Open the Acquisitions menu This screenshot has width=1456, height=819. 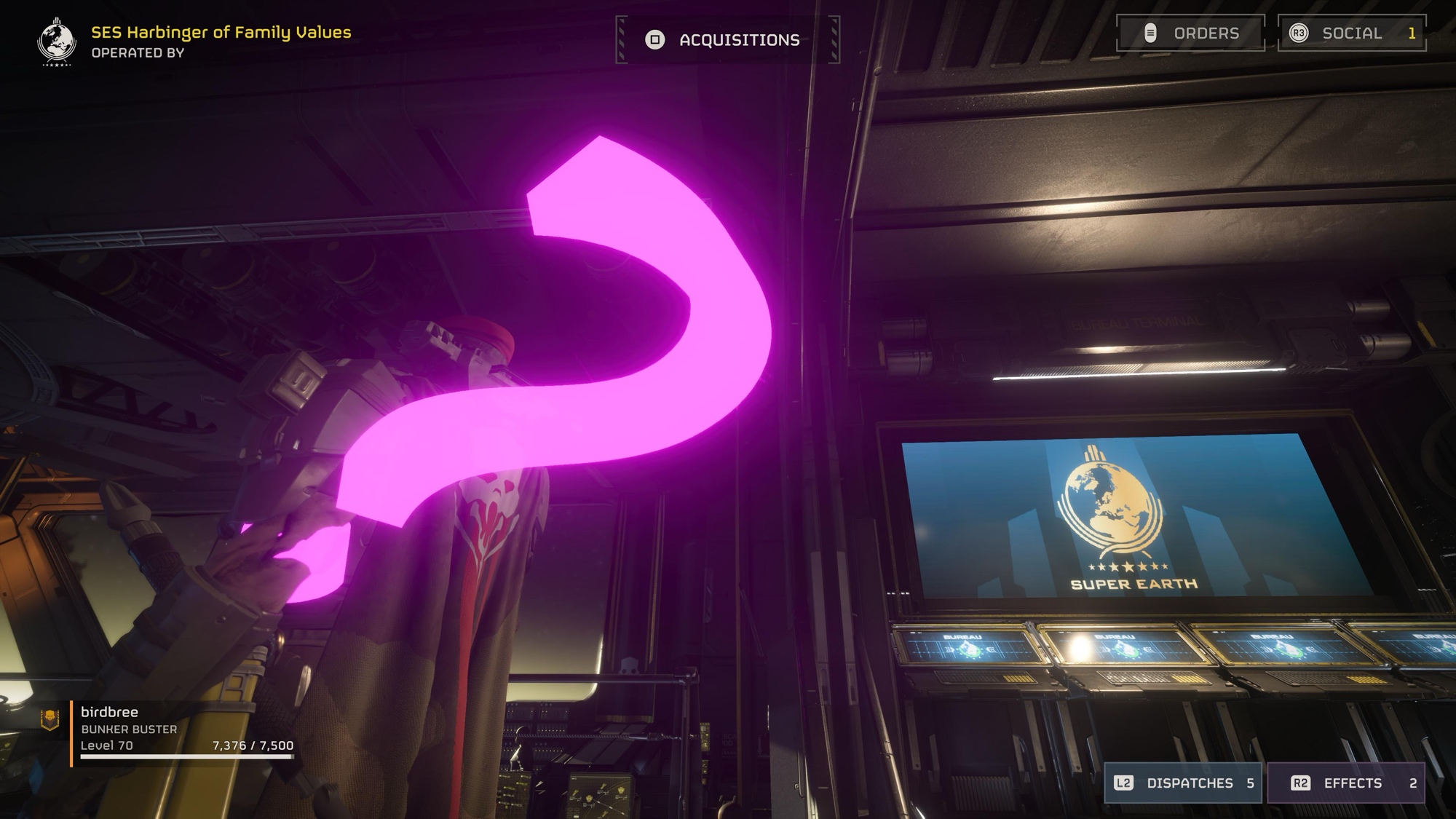point(728,40)
